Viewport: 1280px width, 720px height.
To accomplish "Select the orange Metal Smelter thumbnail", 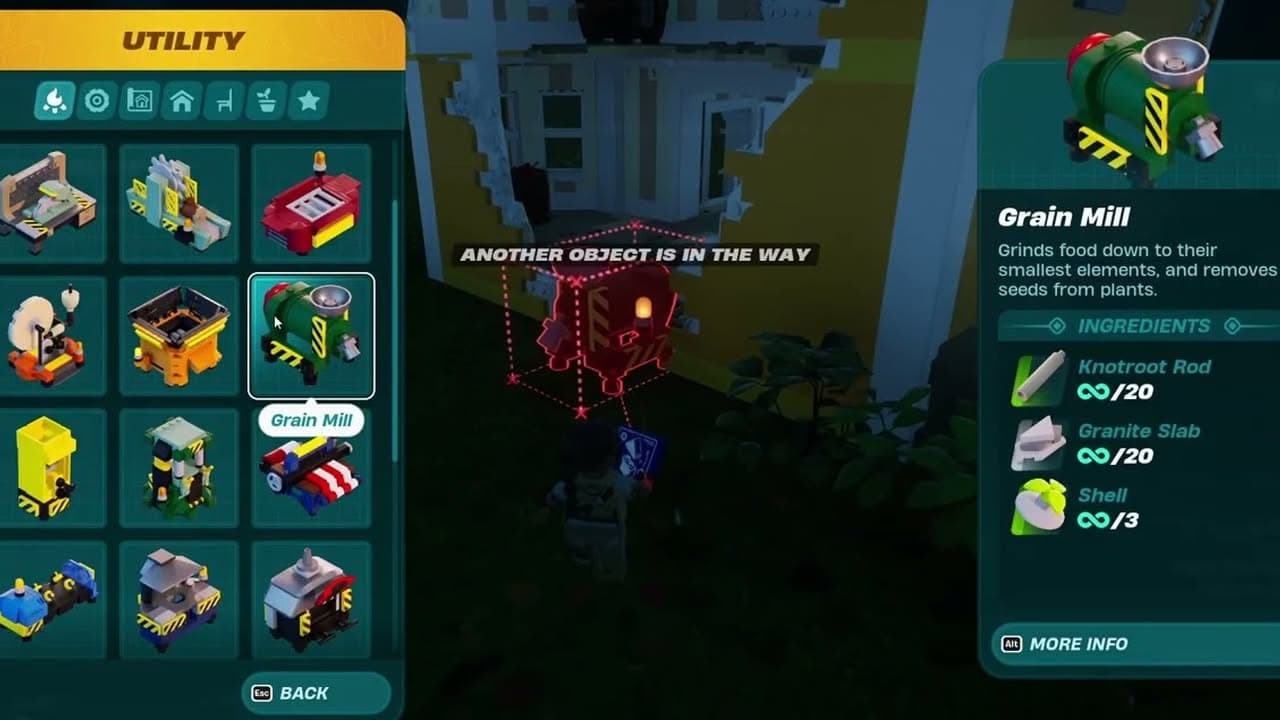I will pos(179,332).
